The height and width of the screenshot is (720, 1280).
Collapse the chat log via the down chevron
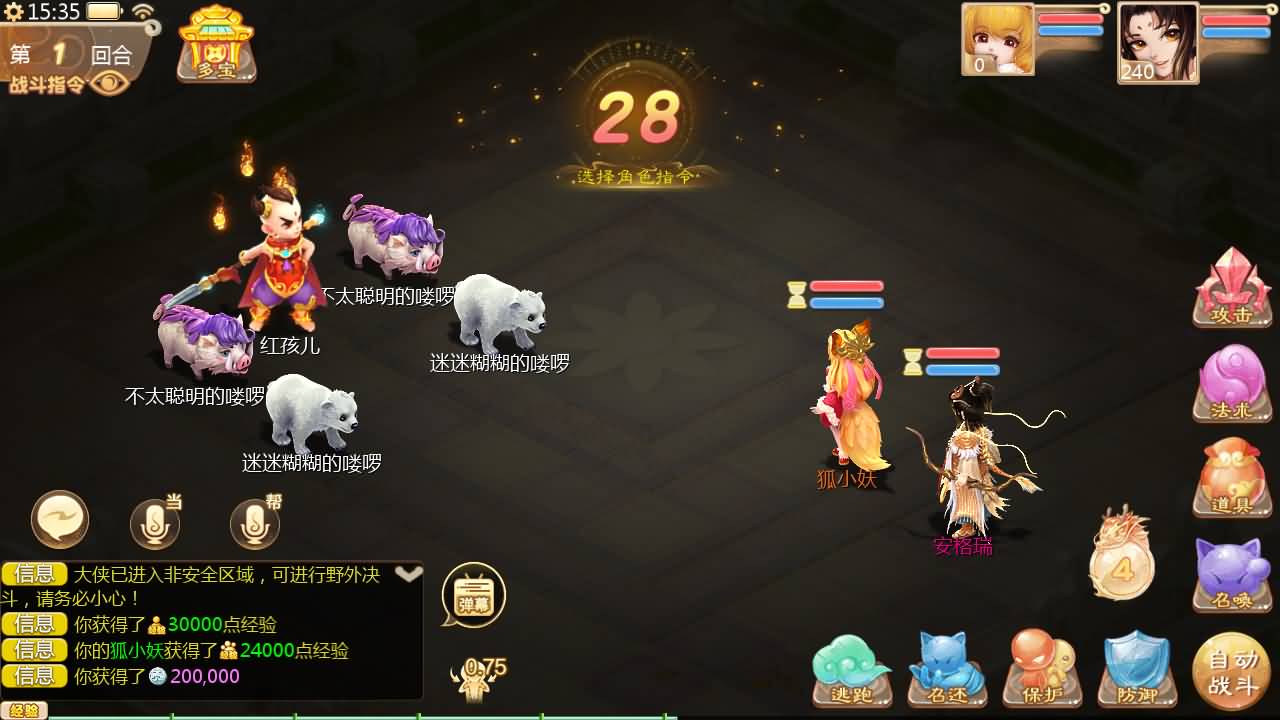pyautogui.click(x=408, y=572)
